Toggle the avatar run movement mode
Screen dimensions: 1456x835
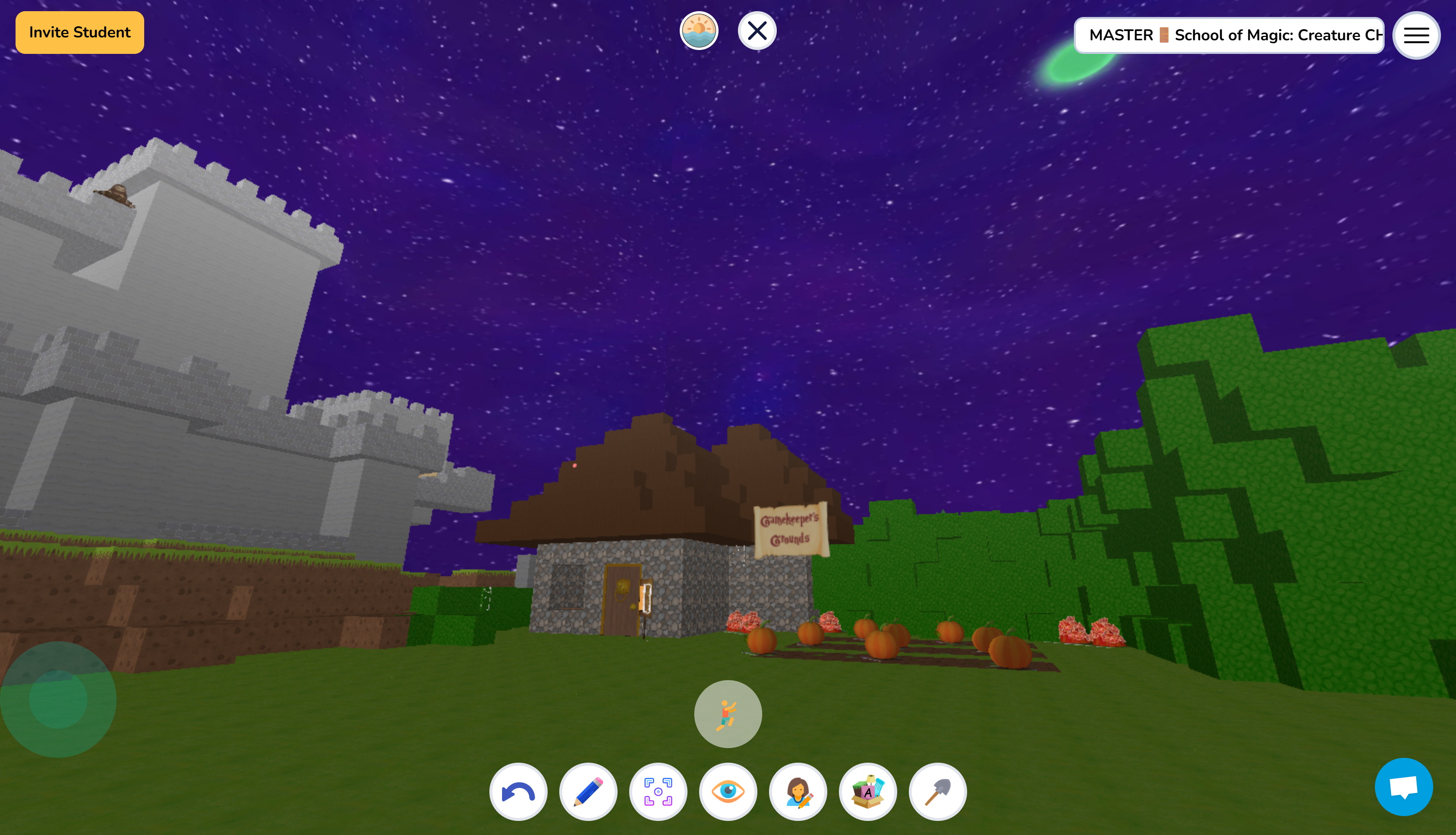pyautogui.click(x=727, y=713)
